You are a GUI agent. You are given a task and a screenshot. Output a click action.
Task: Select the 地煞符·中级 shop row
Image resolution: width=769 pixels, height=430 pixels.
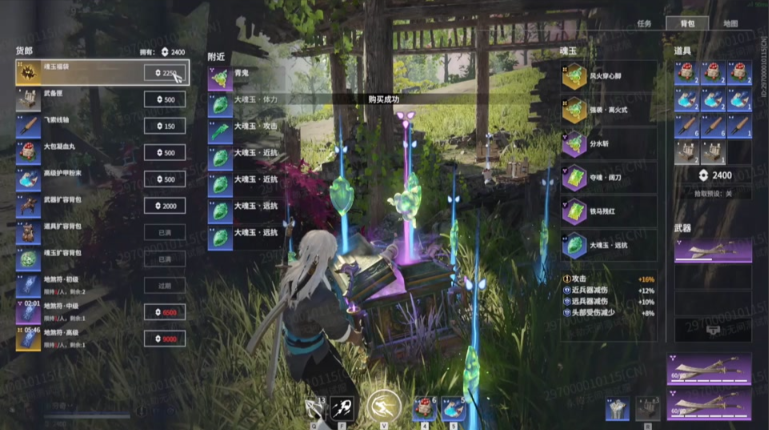(x=80, y=312)
